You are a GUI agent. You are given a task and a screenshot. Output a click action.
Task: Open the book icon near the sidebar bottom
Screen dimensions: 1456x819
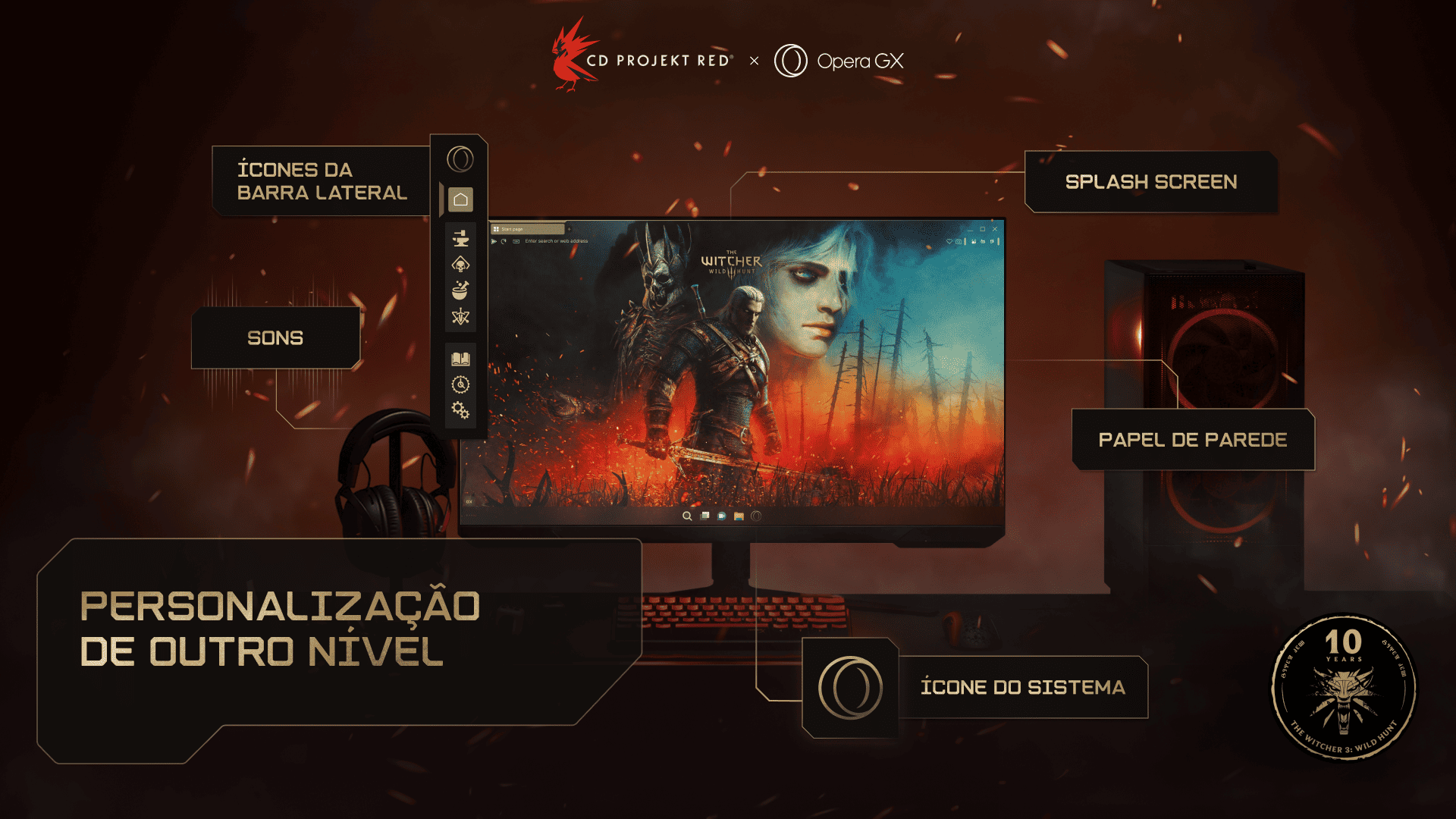pos(460,358)
